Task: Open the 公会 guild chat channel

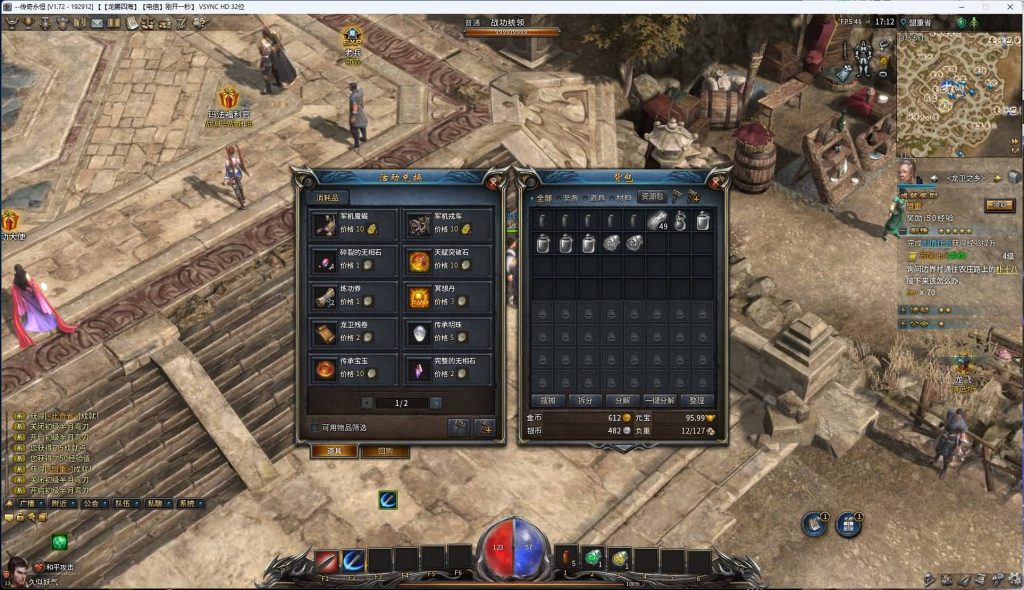Action: 91,504
